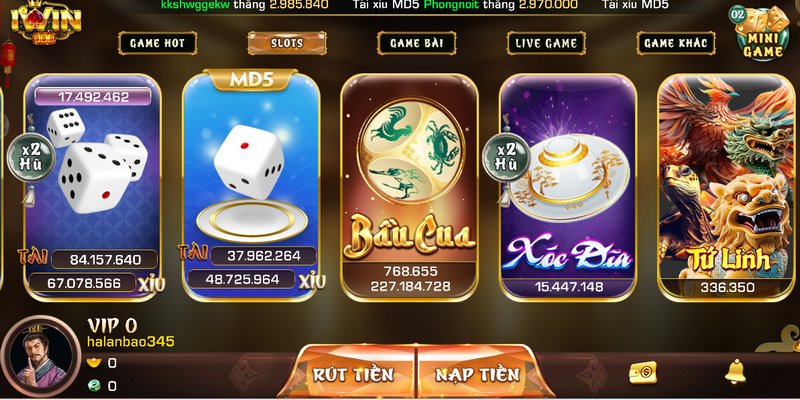Click the RÚT TIỀN withdraw button
Screen dimensions: 800x400
(353, 374)
